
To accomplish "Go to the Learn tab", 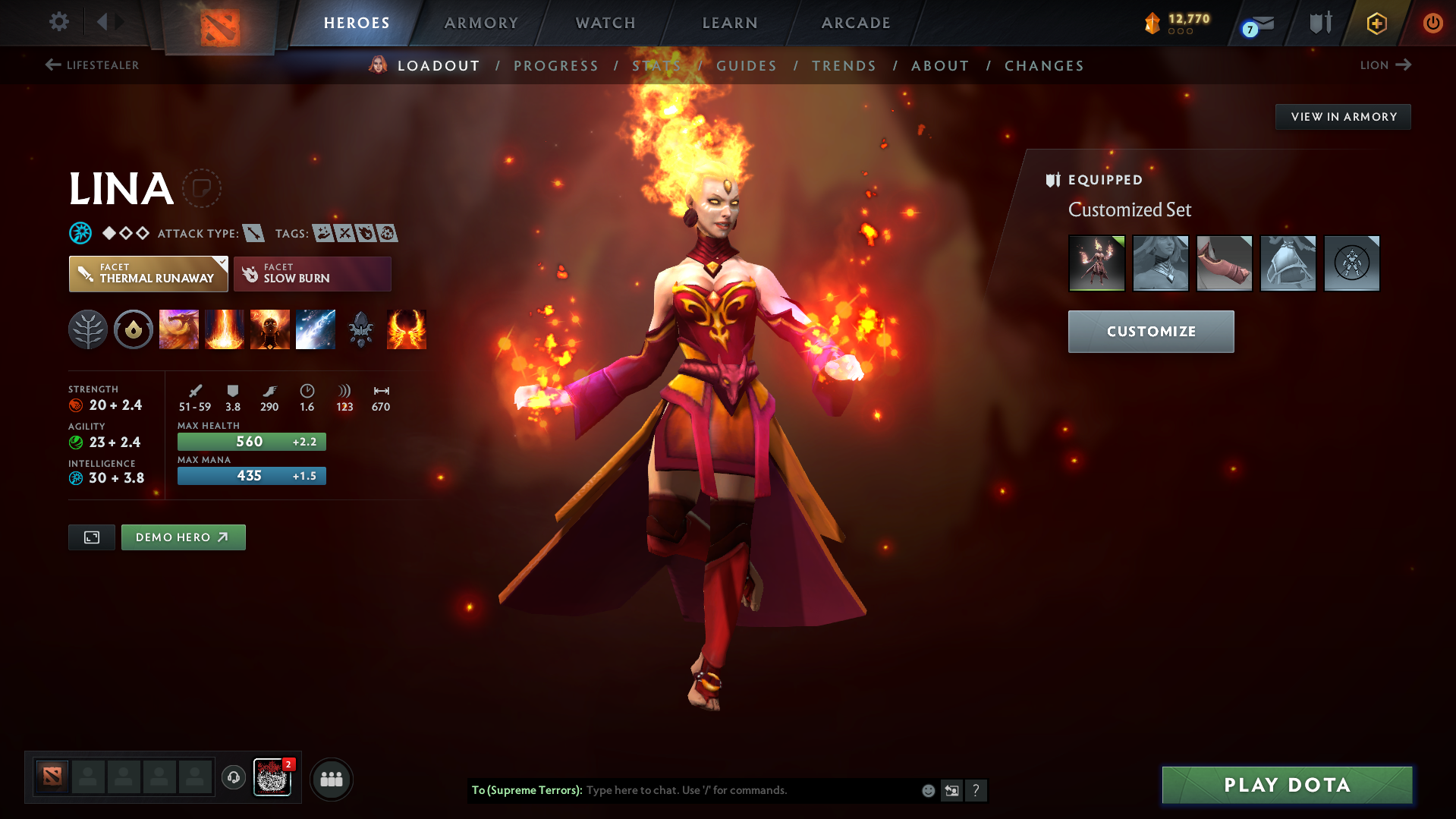I will point(730,23).
